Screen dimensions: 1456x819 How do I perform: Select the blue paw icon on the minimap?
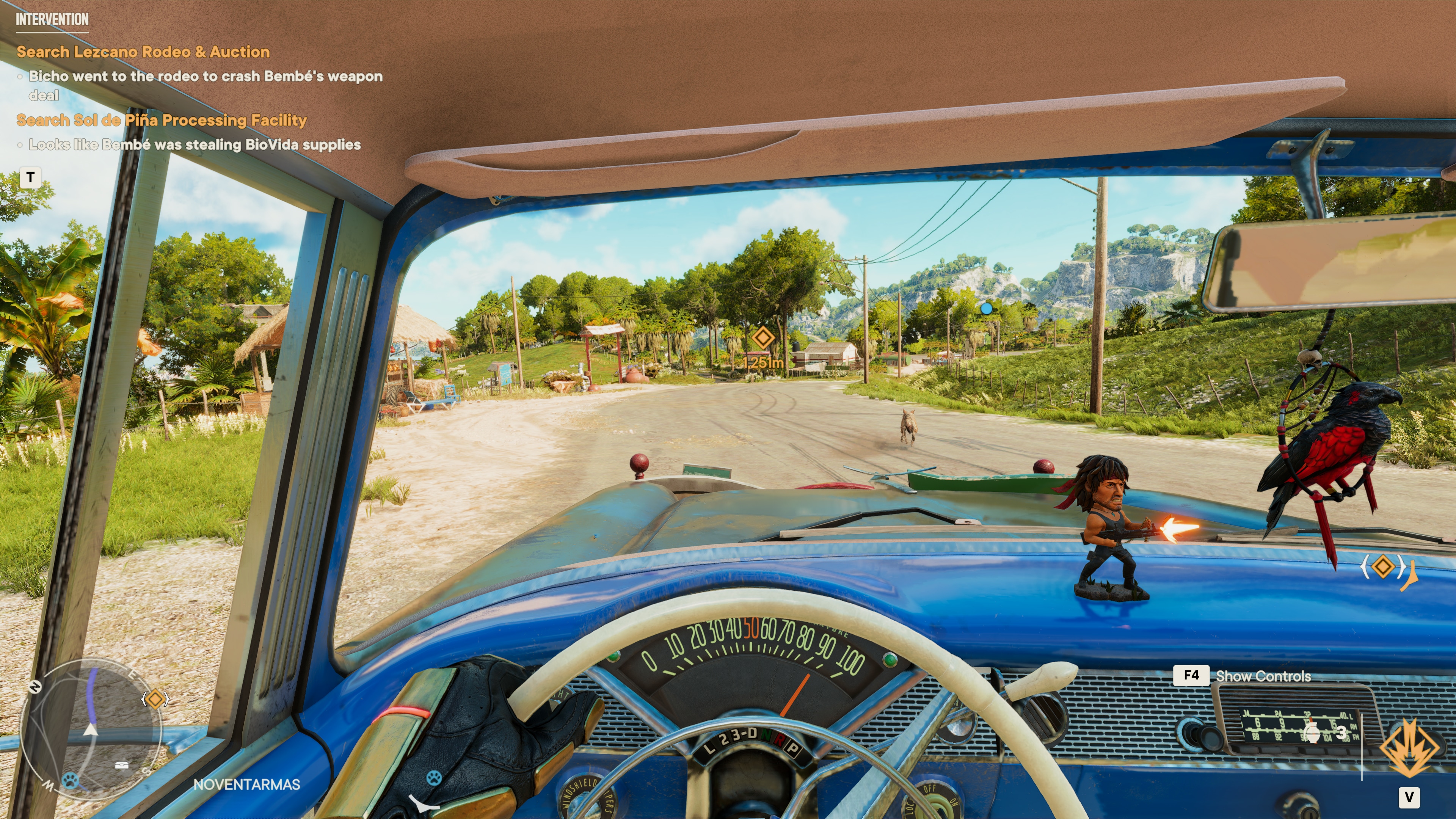coord(70,781)
